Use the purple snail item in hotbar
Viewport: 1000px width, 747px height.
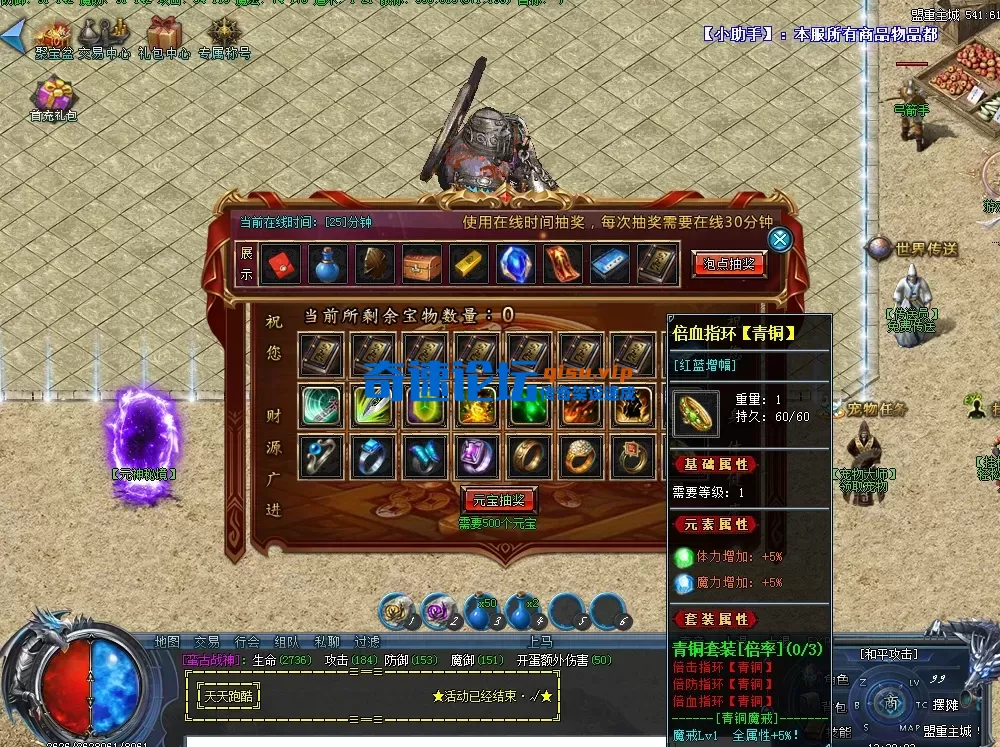pyautogui.click(x=439, y=612)
